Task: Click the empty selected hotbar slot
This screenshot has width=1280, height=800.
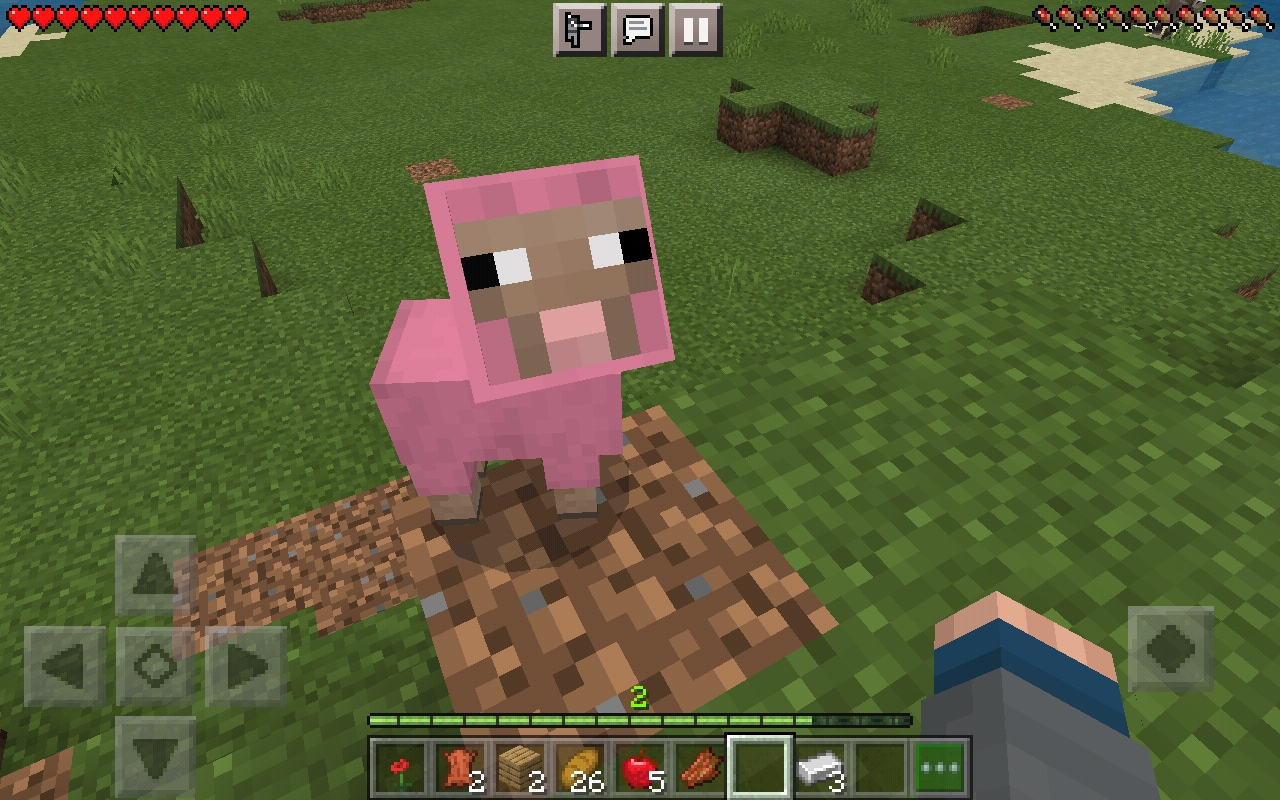Action: click(x=759, y=766)
